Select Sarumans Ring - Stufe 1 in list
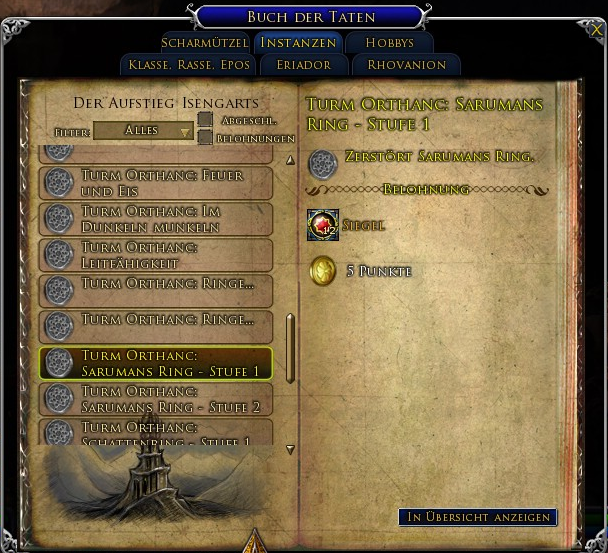608x553 pixels. 156,363
